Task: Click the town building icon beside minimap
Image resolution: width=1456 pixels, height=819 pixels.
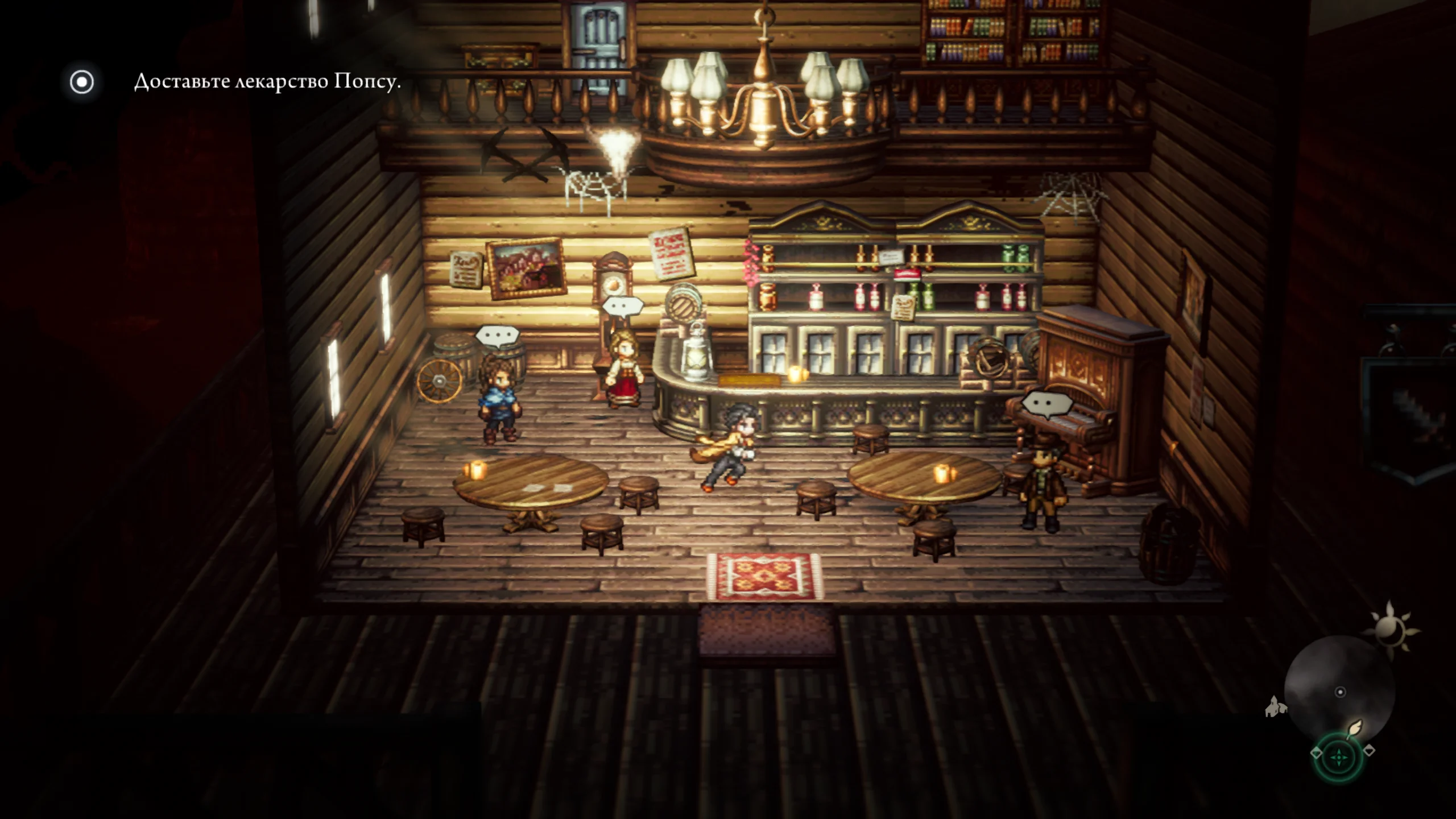Action: pos(1276,706)
